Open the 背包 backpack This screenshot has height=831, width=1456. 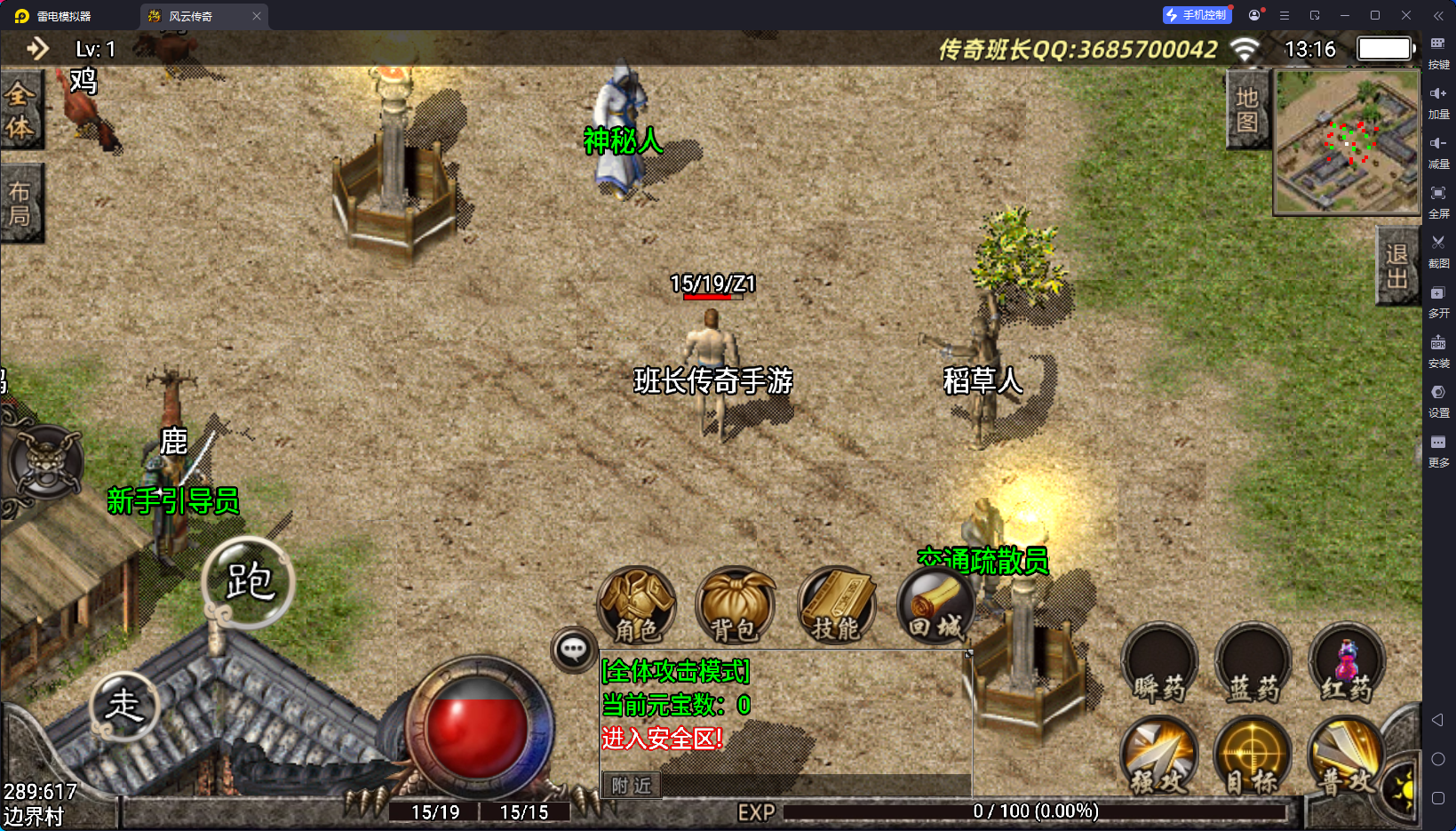[735, 606]
